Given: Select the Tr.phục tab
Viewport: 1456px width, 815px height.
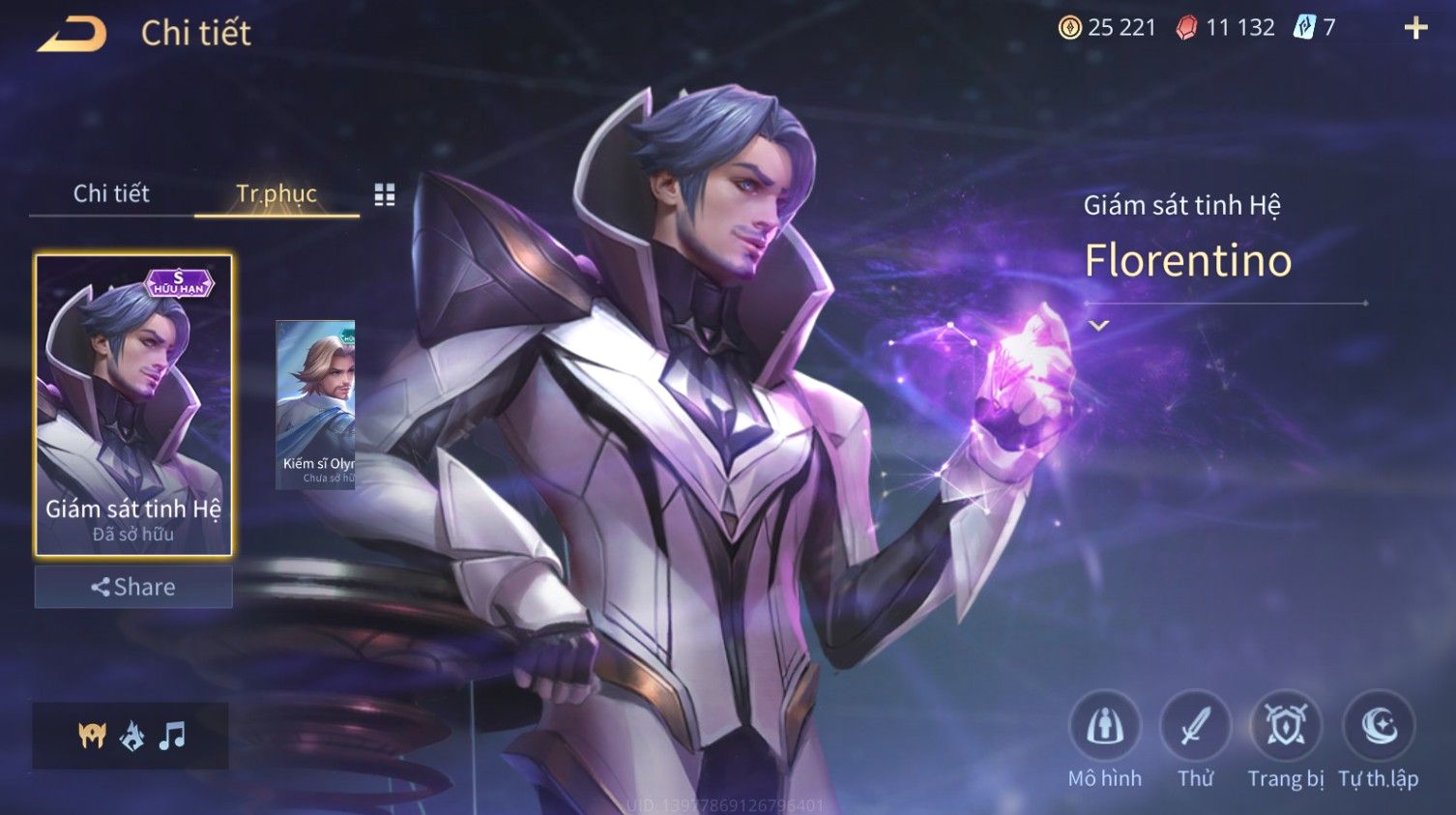Looking at the screenshot, I should click(x=277, y=193).
